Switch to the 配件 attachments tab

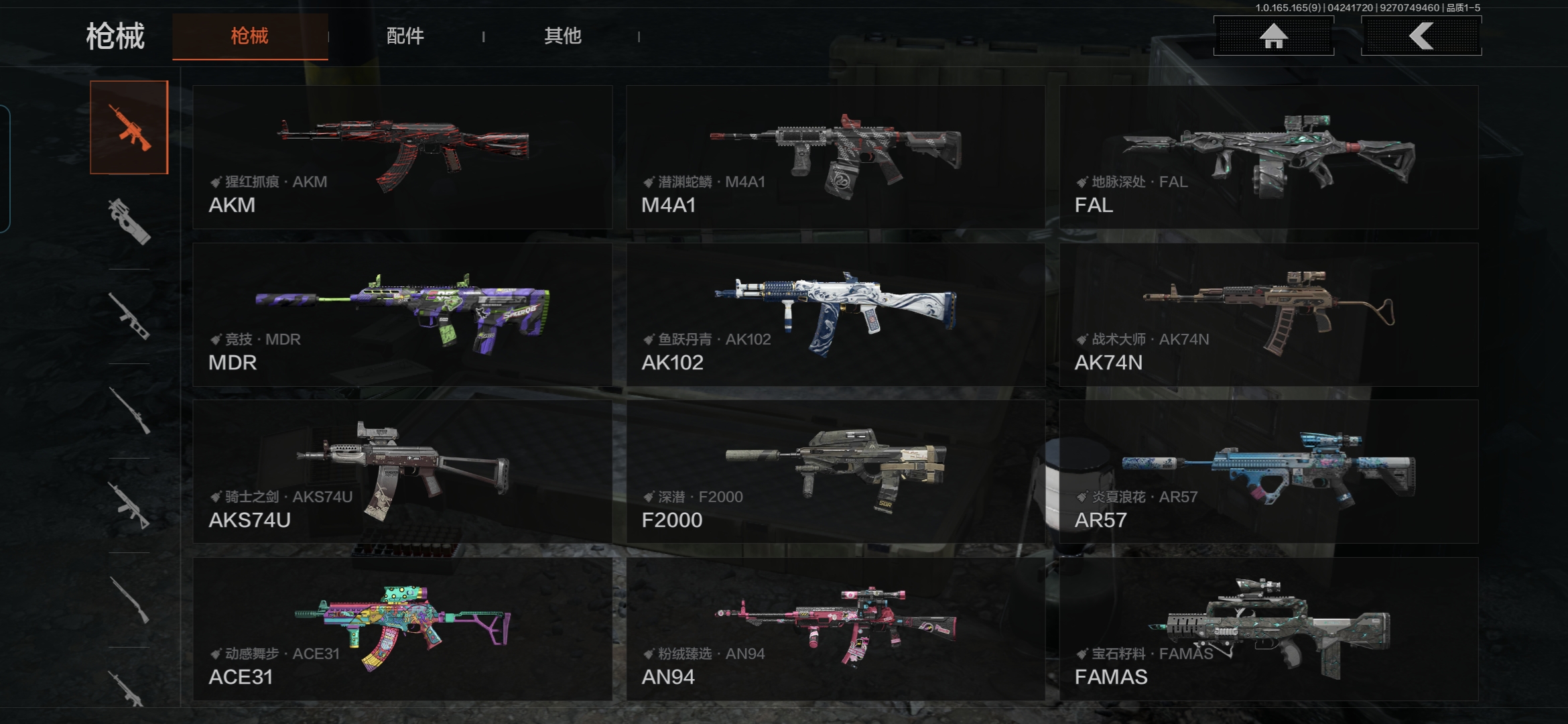coord(405,36)
